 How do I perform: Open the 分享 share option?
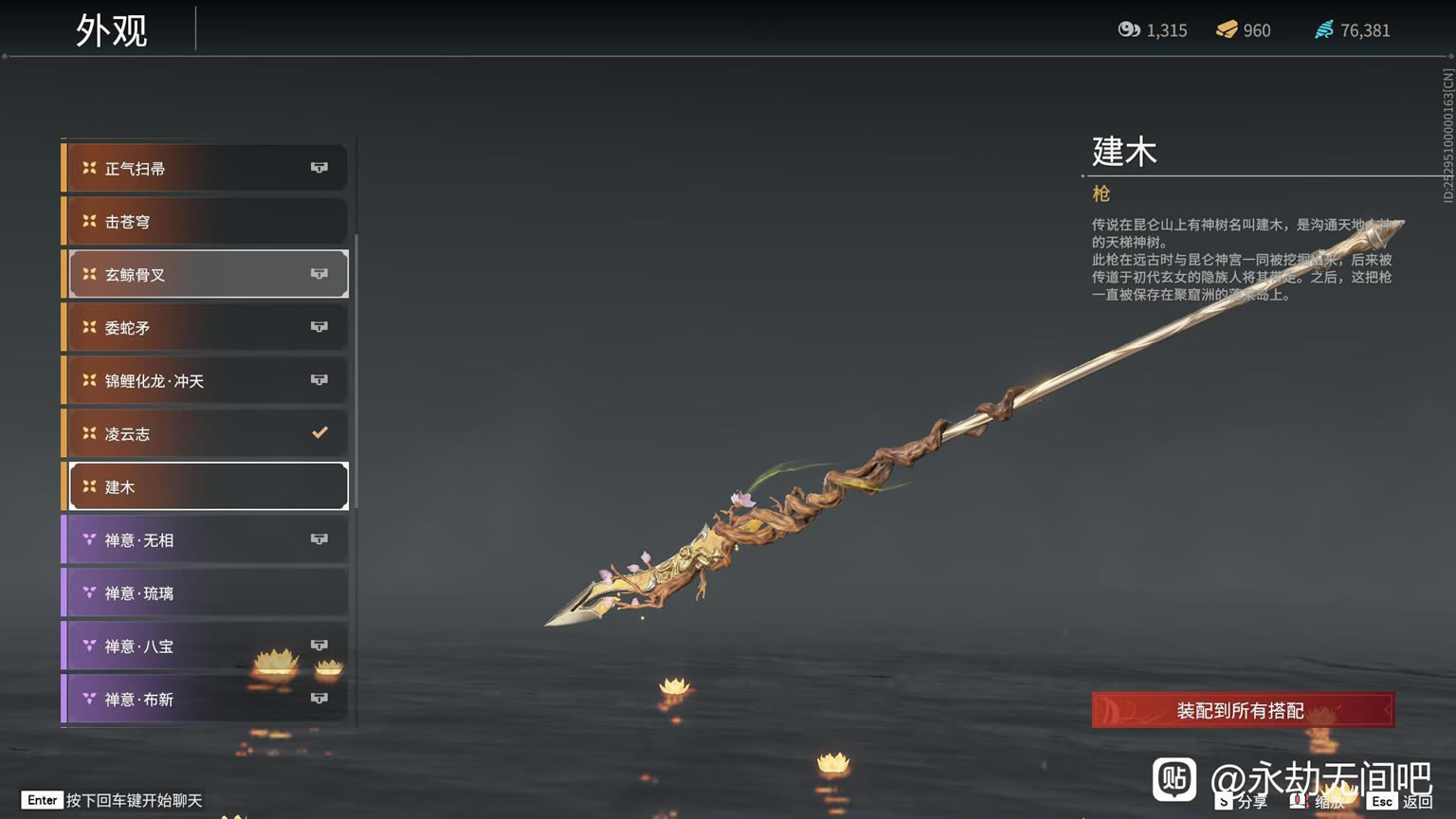coord(1244,802)
